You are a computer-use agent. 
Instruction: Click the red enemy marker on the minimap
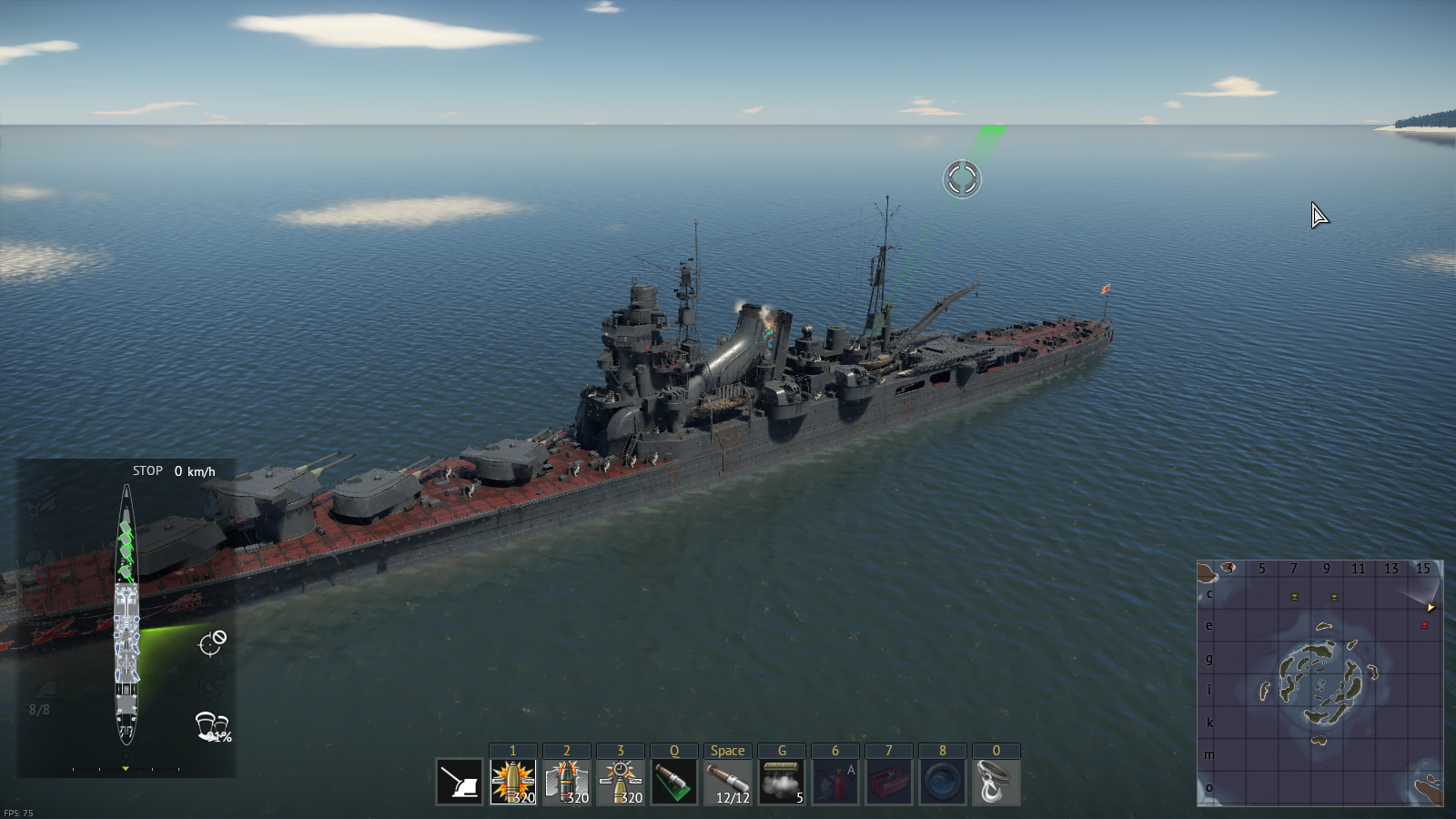point(1424,625)
